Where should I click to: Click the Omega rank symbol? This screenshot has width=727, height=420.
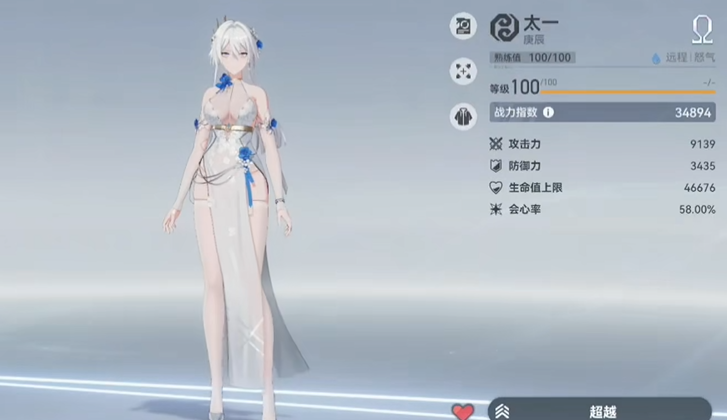[701, 28]
